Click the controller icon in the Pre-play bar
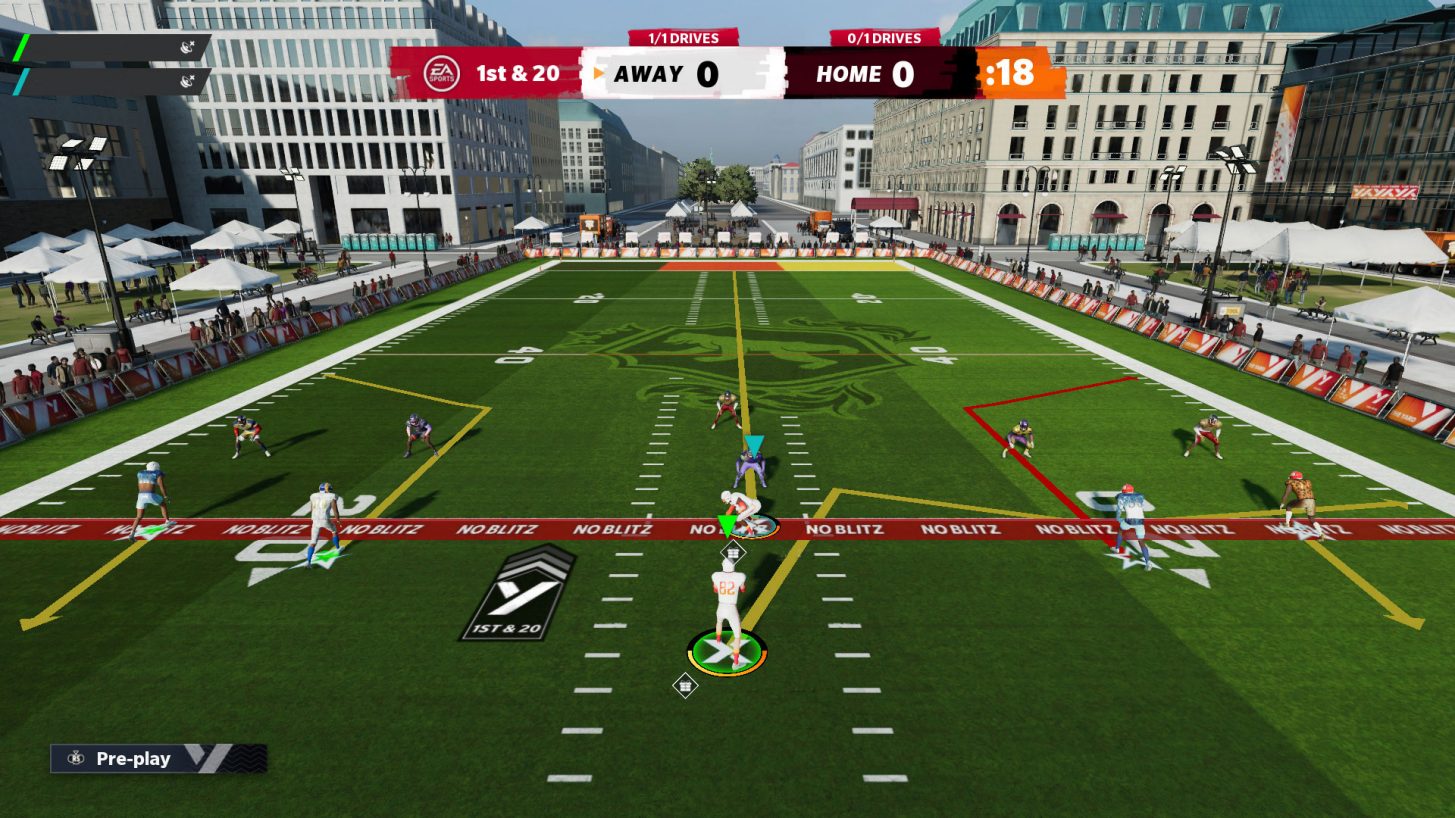 pyautogui.click(x=74, y=758)
